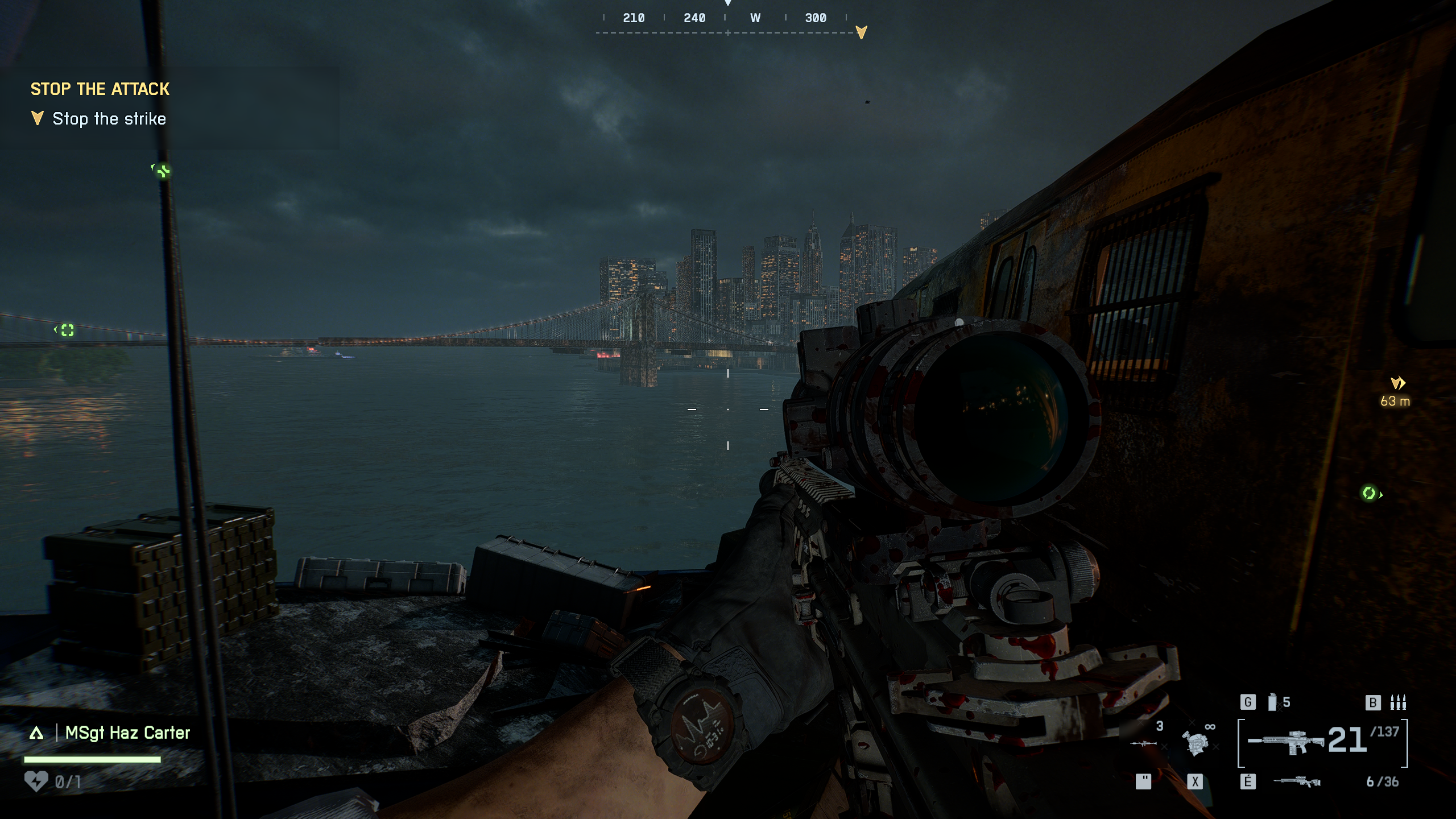
Task: Click the orange objective arrow on compass
Action: pyautogui.click(x=861, y=32)
